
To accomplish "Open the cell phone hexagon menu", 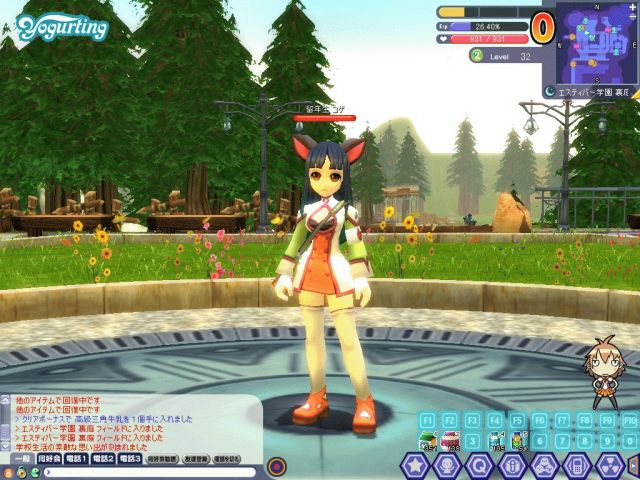I will 575,466.
